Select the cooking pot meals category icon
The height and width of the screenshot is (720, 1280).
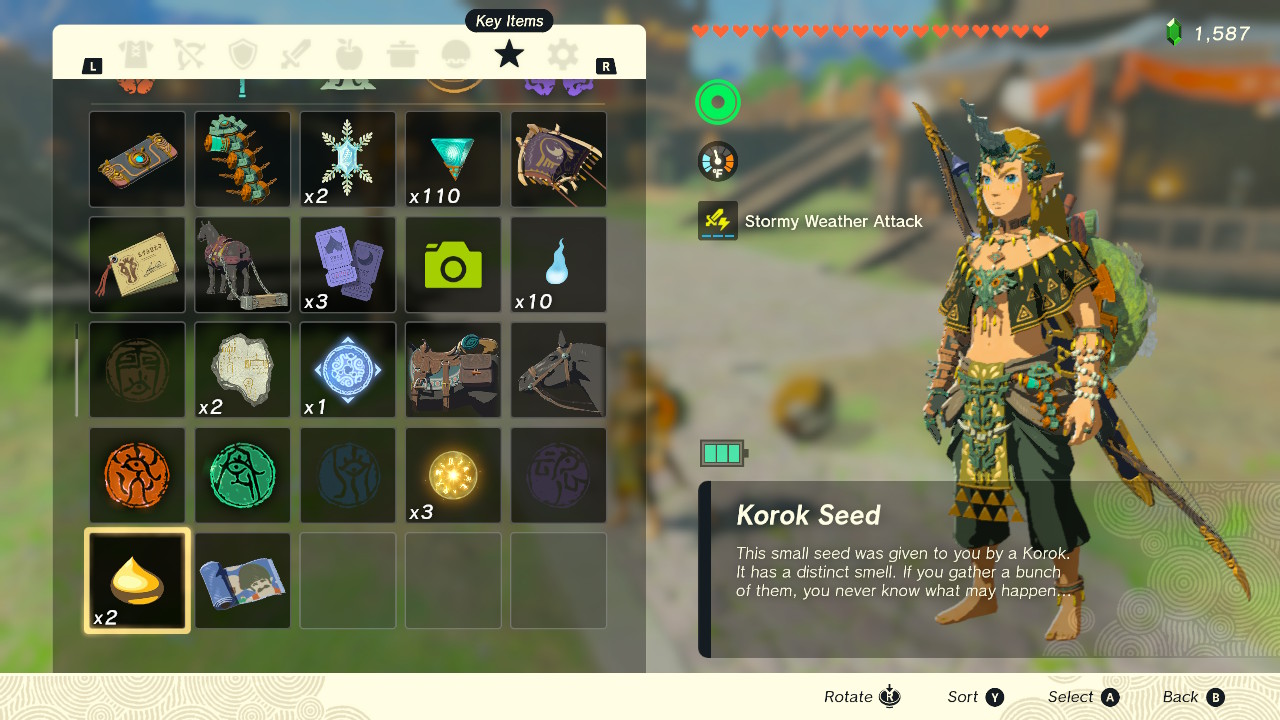pyautogui.click(x=402, y=55)
